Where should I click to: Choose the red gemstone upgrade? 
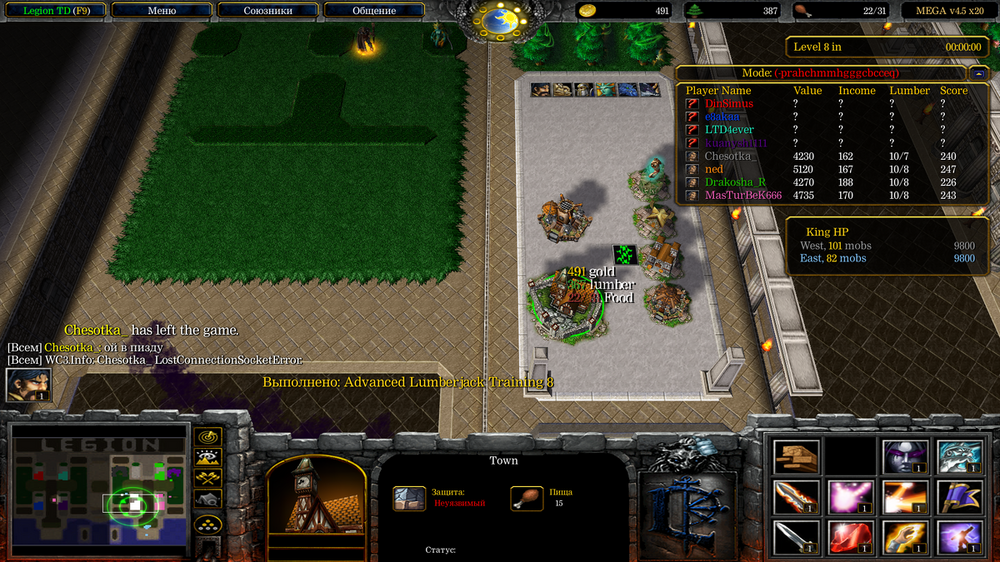[850, 536]
